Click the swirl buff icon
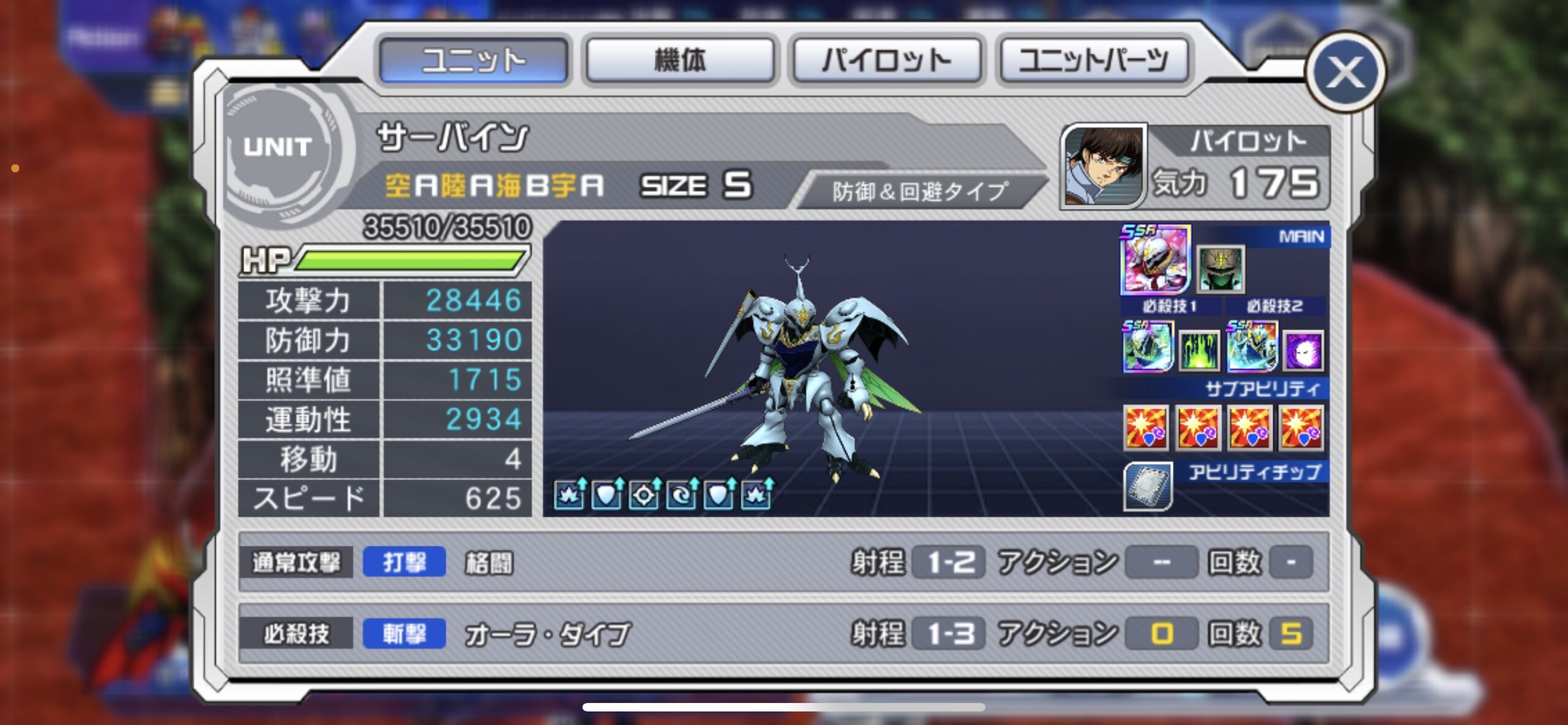The height and width of the screenshot is (725, 1568). (x=681, y=494)
